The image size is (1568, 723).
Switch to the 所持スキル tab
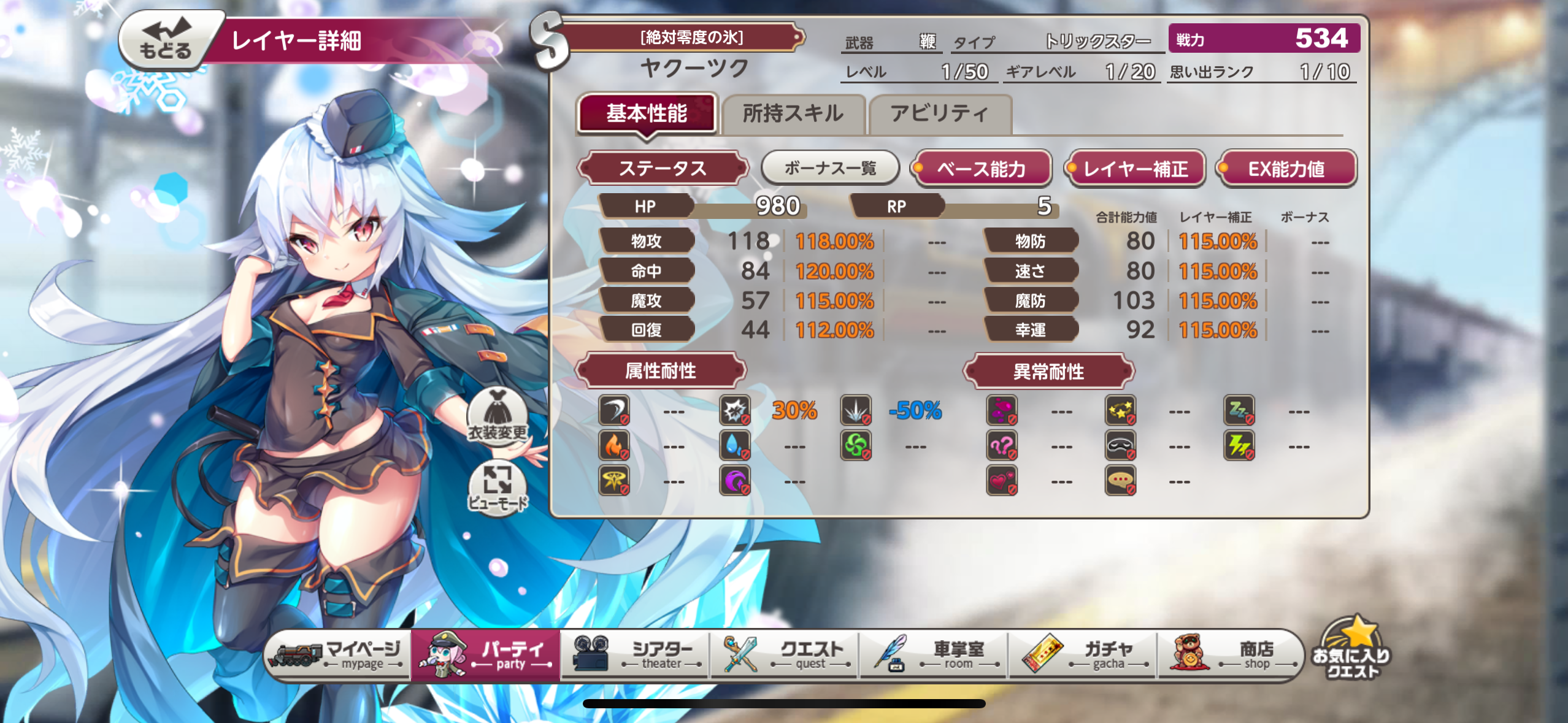point(794,114)
